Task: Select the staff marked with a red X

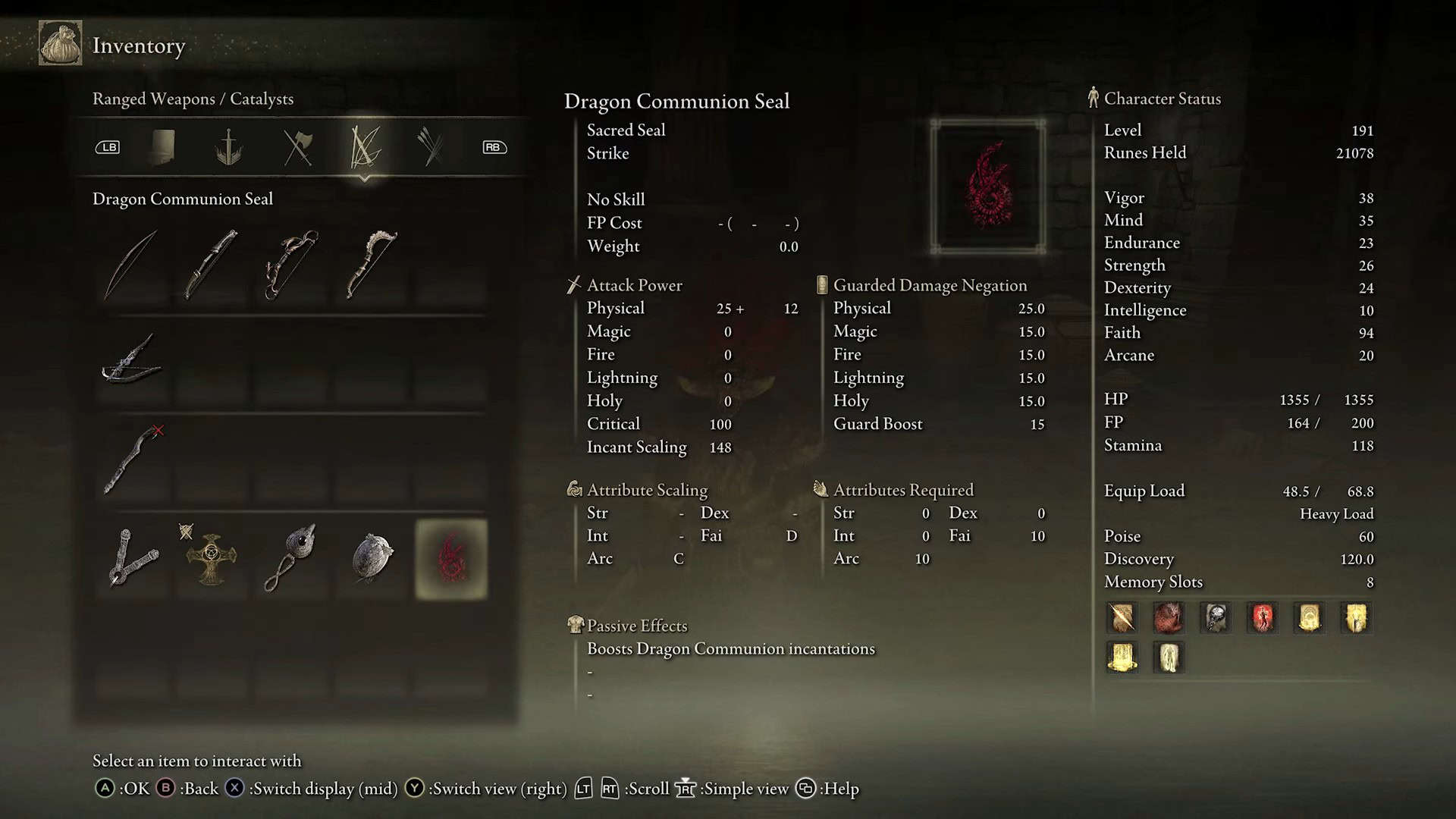Action: pyautogui.click(x=133, y=460)
